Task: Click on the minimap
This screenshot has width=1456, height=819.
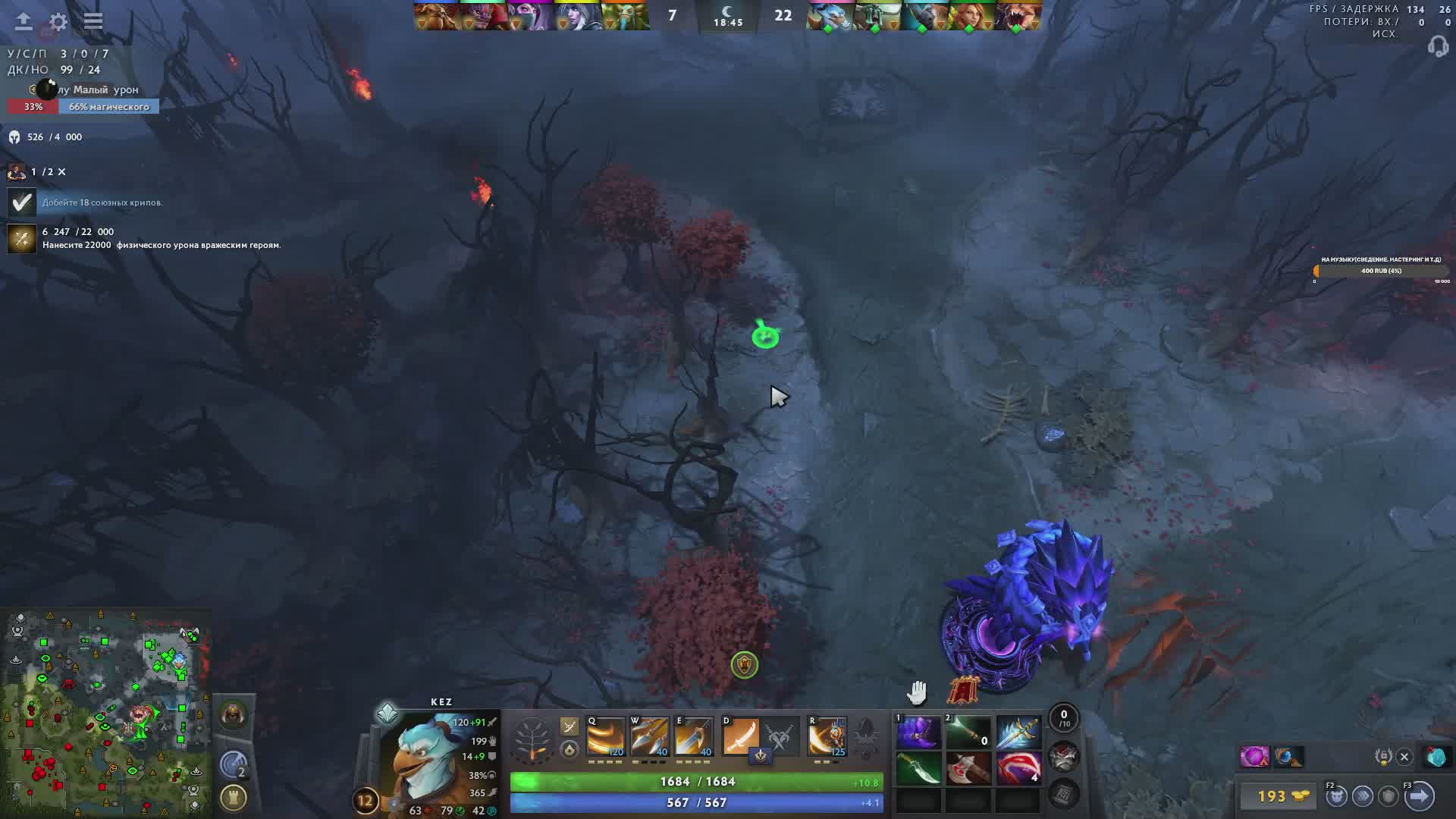Action: [x=106, y=713]
